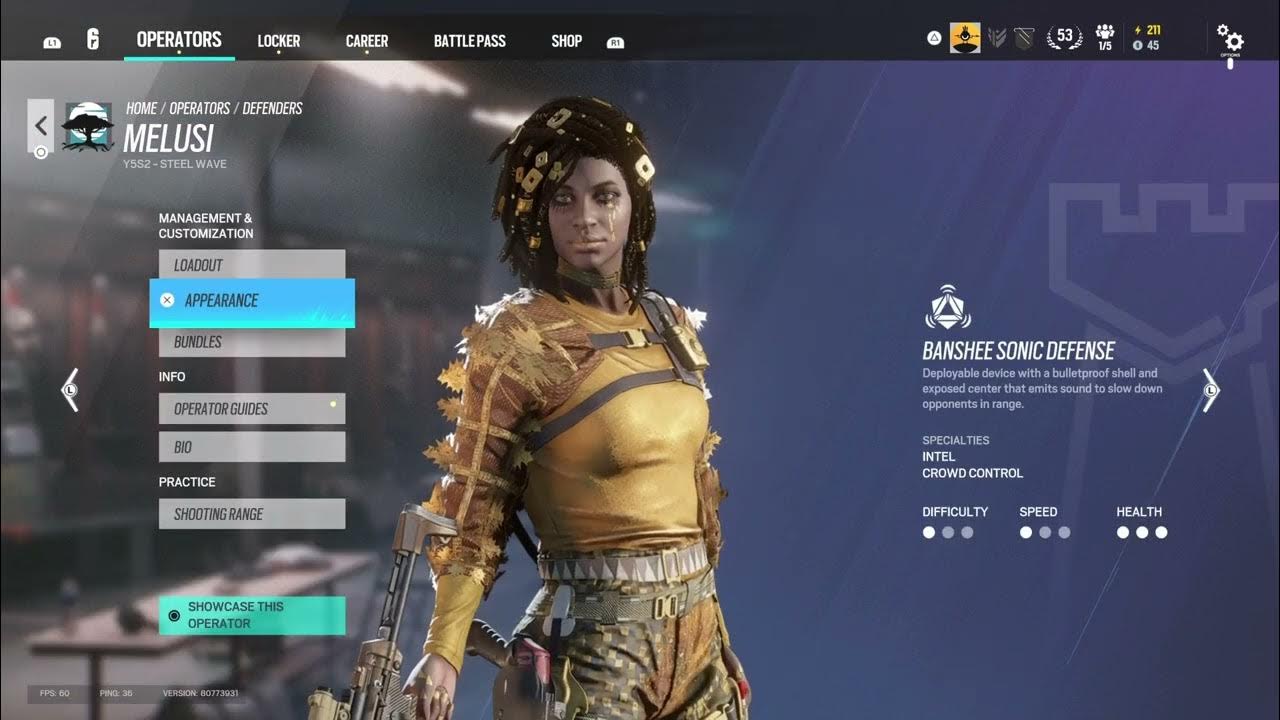Open the Locker tab
This screenshot has width=1280, height=720.
coord(278,41)
